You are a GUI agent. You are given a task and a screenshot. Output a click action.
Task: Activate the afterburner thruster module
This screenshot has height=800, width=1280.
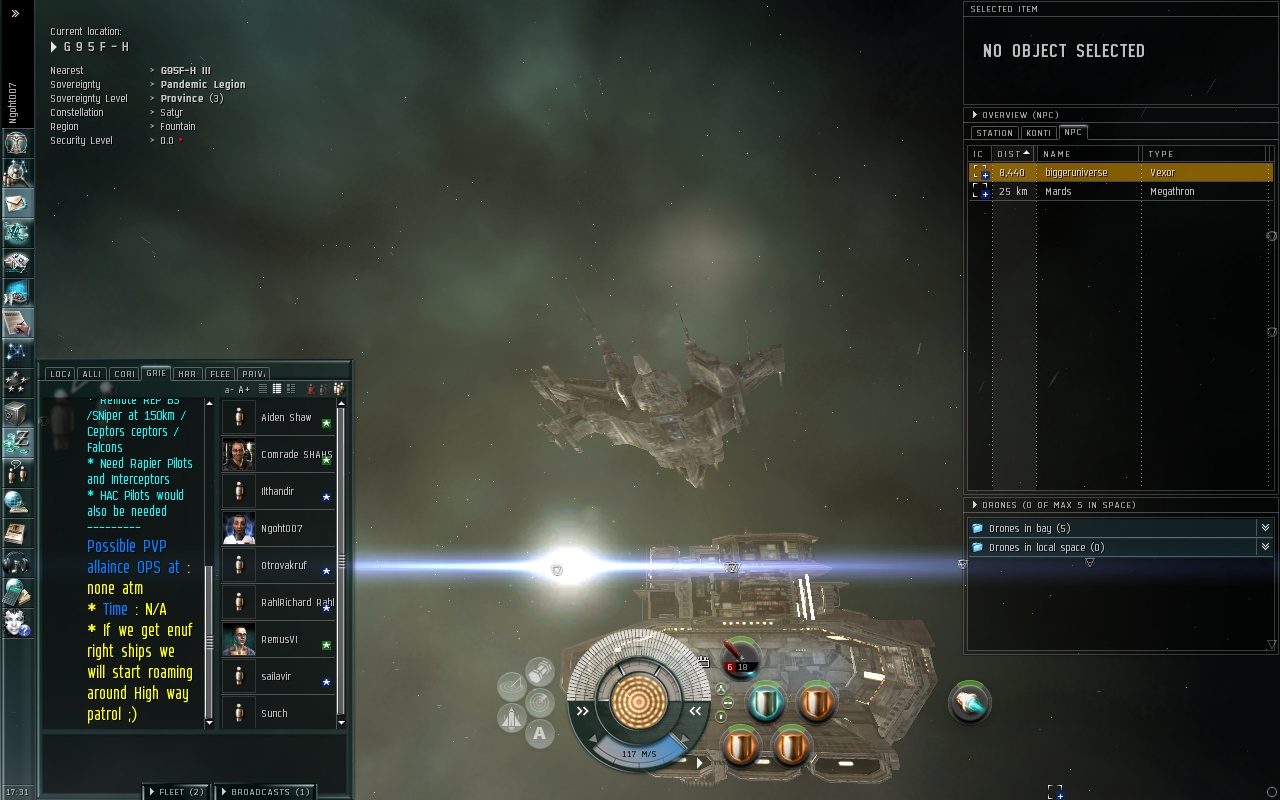click(x=969, y=703)
